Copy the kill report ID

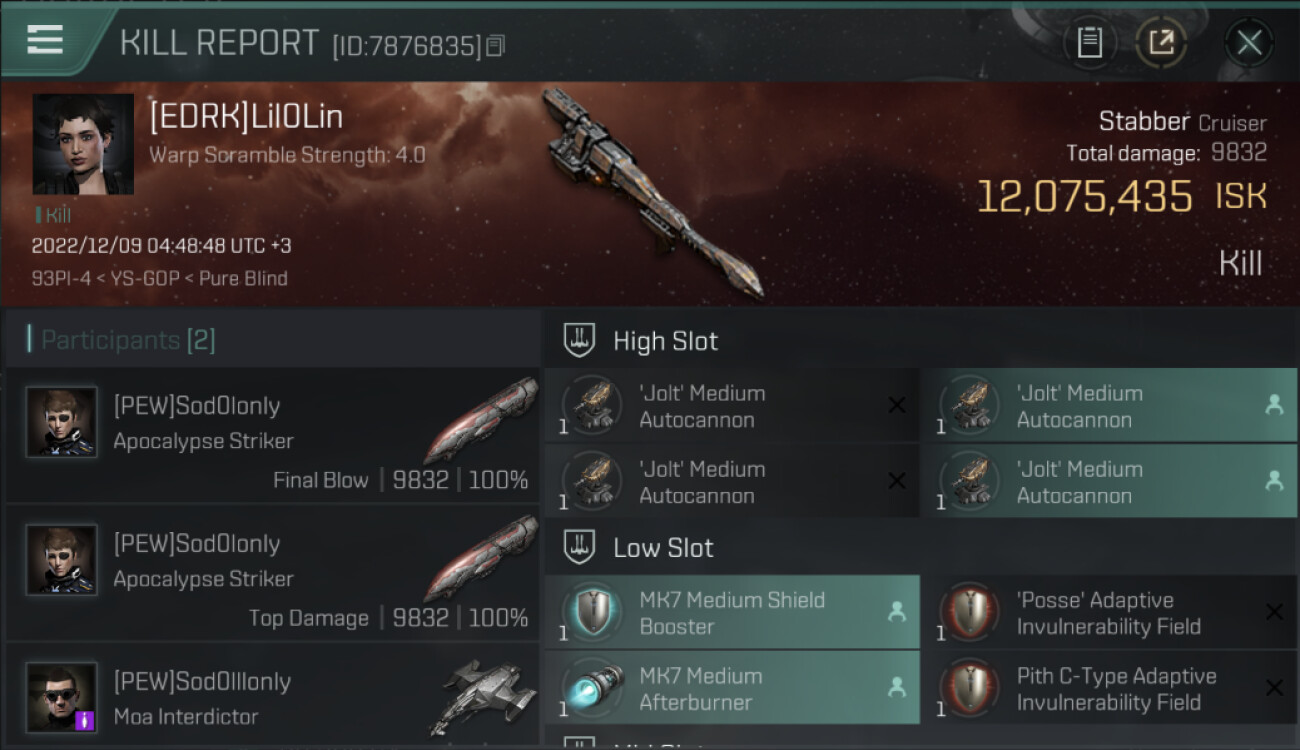click(496, 45)
